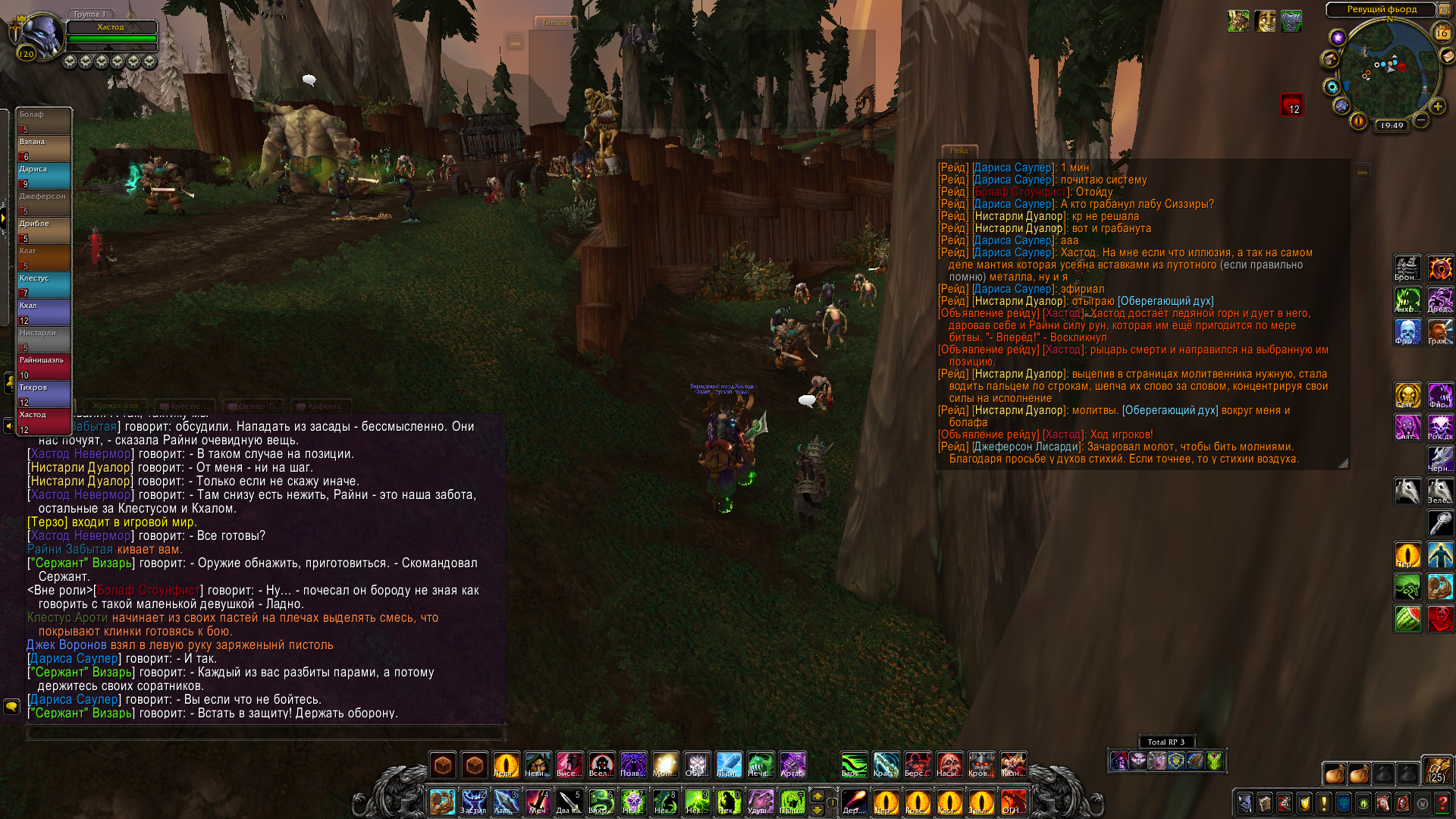This screenshot has height=819, width=1456.
Task: Open the mail envelope icon by minimap
Action: (x=1447, y=56)
